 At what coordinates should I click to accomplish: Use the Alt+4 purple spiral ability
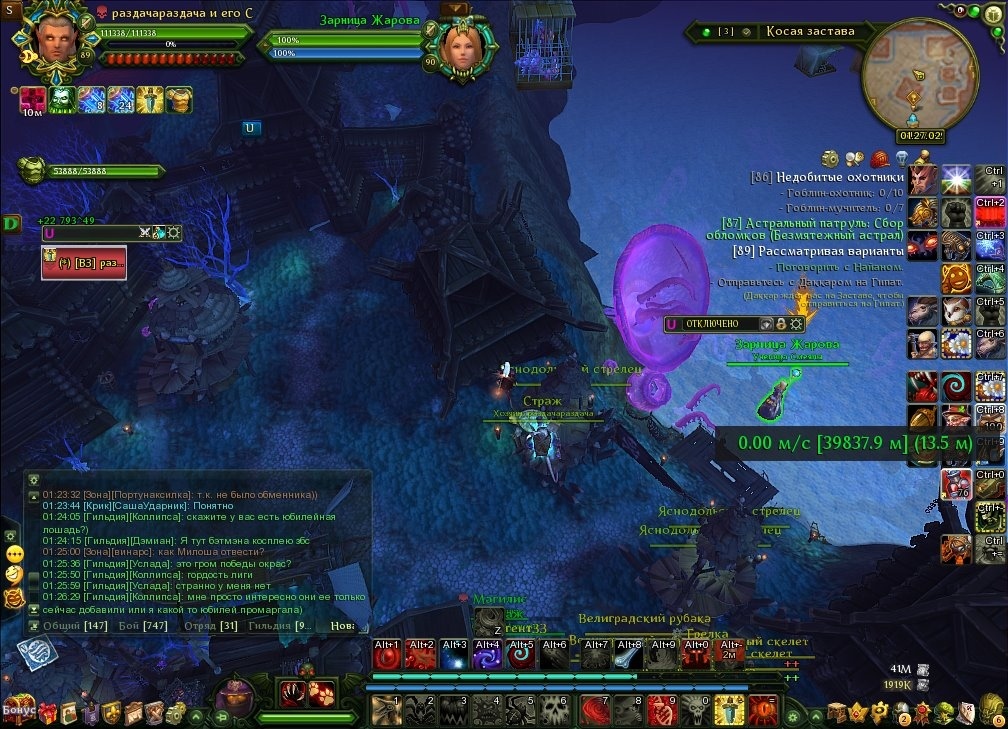488,654
